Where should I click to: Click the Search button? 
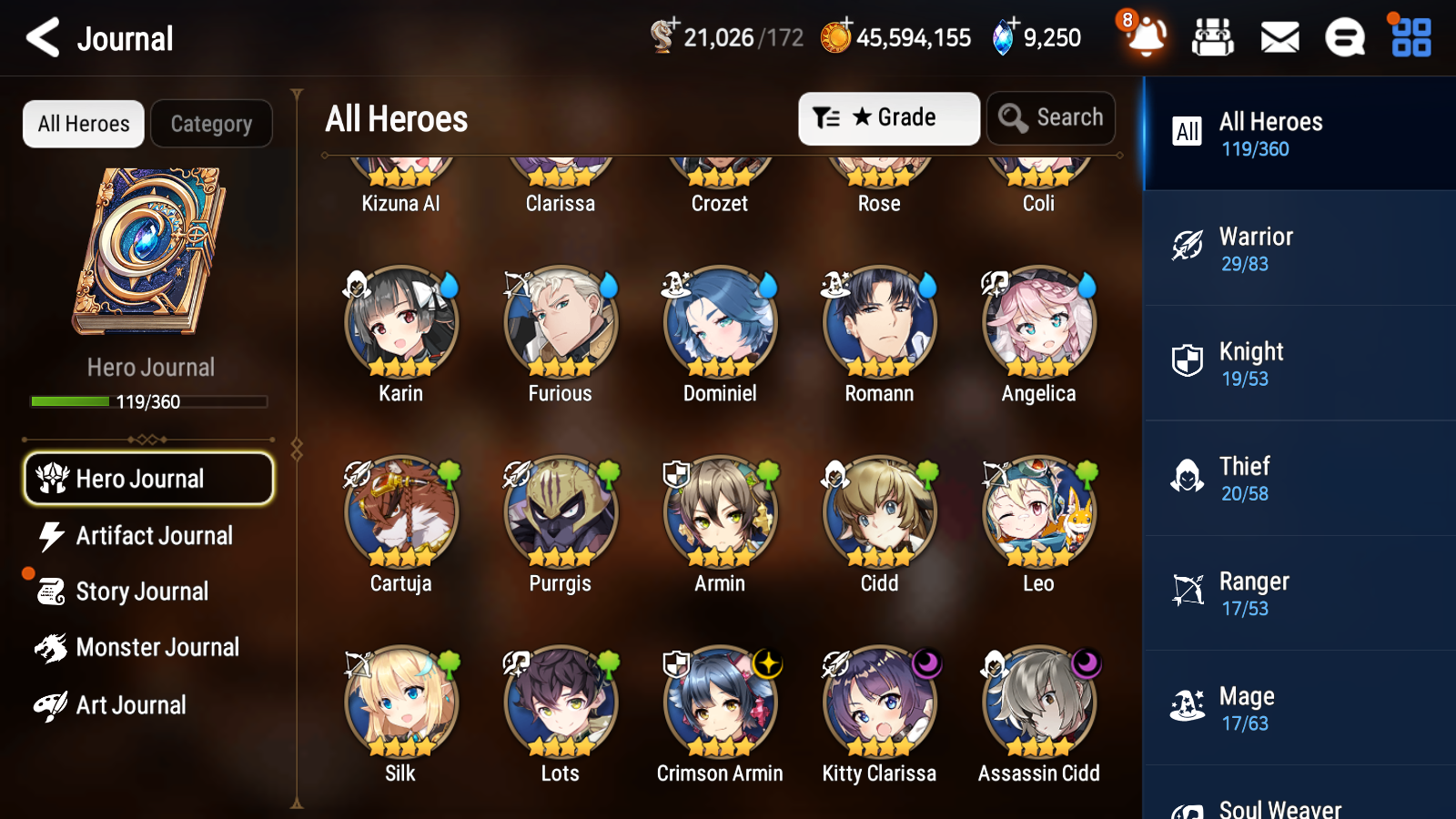(x=1051, y=117)
